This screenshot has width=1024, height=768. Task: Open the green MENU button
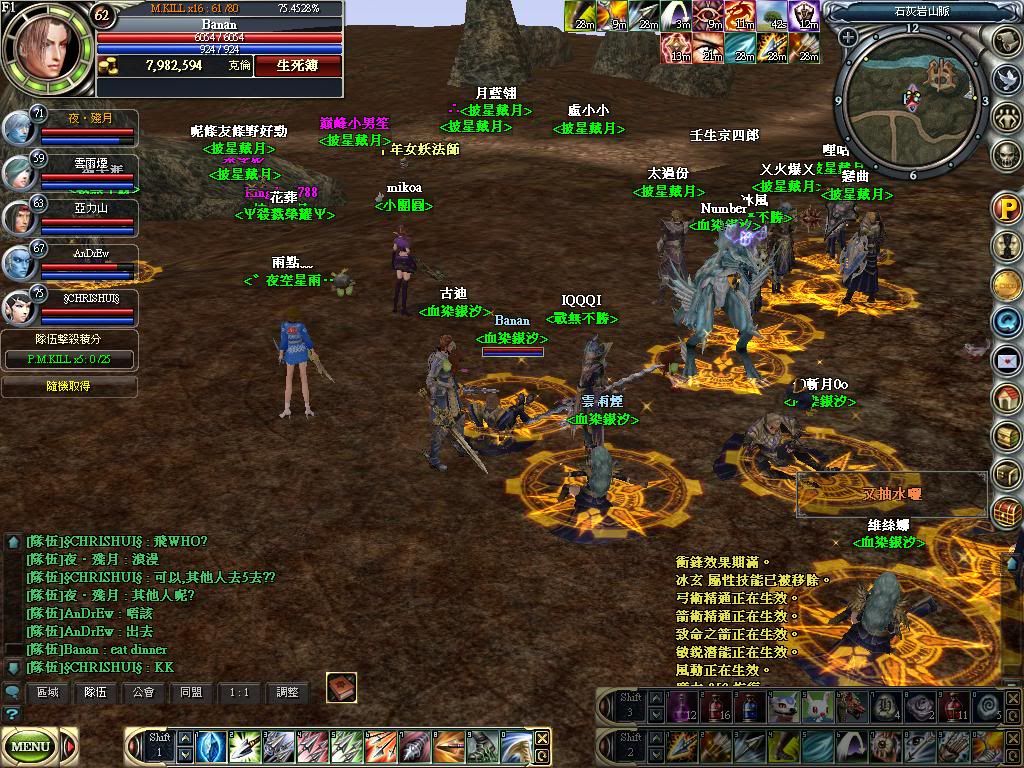(x=31, y=746)
